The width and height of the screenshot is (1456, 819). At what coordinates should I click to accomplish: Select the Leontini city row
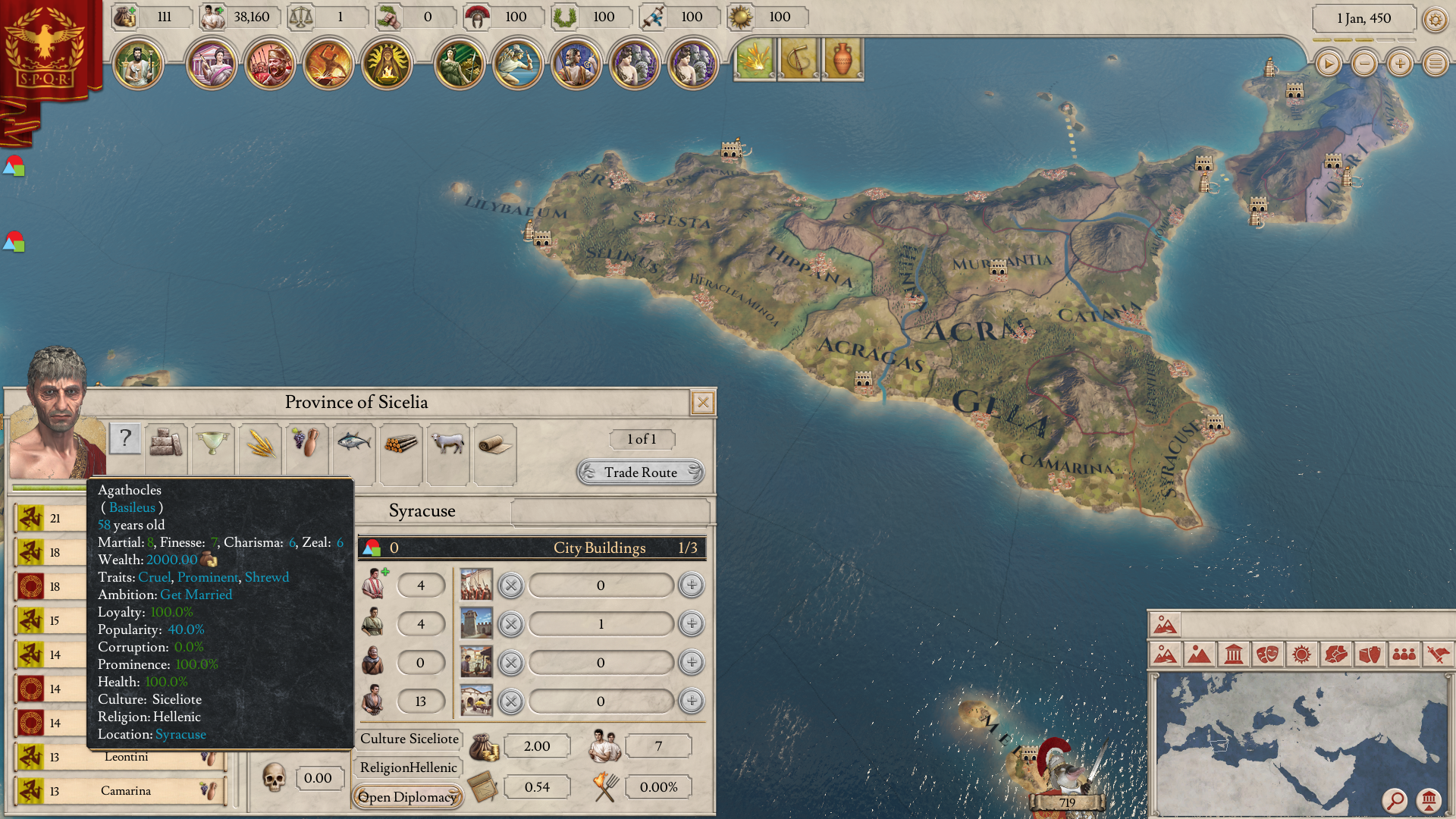[x=127, y=757]
